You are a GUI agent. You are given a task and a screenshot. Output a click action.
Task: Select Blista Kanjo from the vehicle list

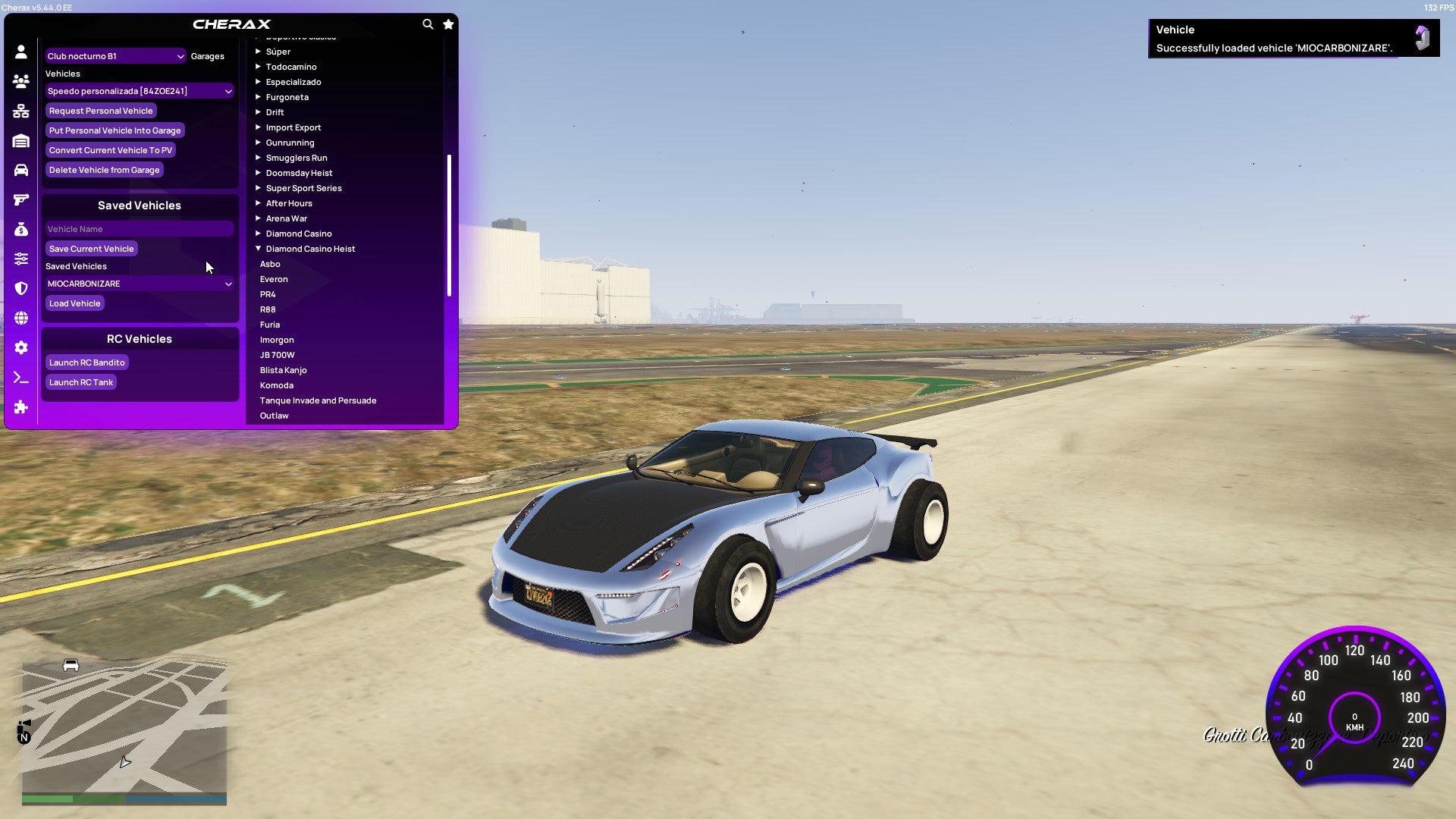(x=284, y=369)
